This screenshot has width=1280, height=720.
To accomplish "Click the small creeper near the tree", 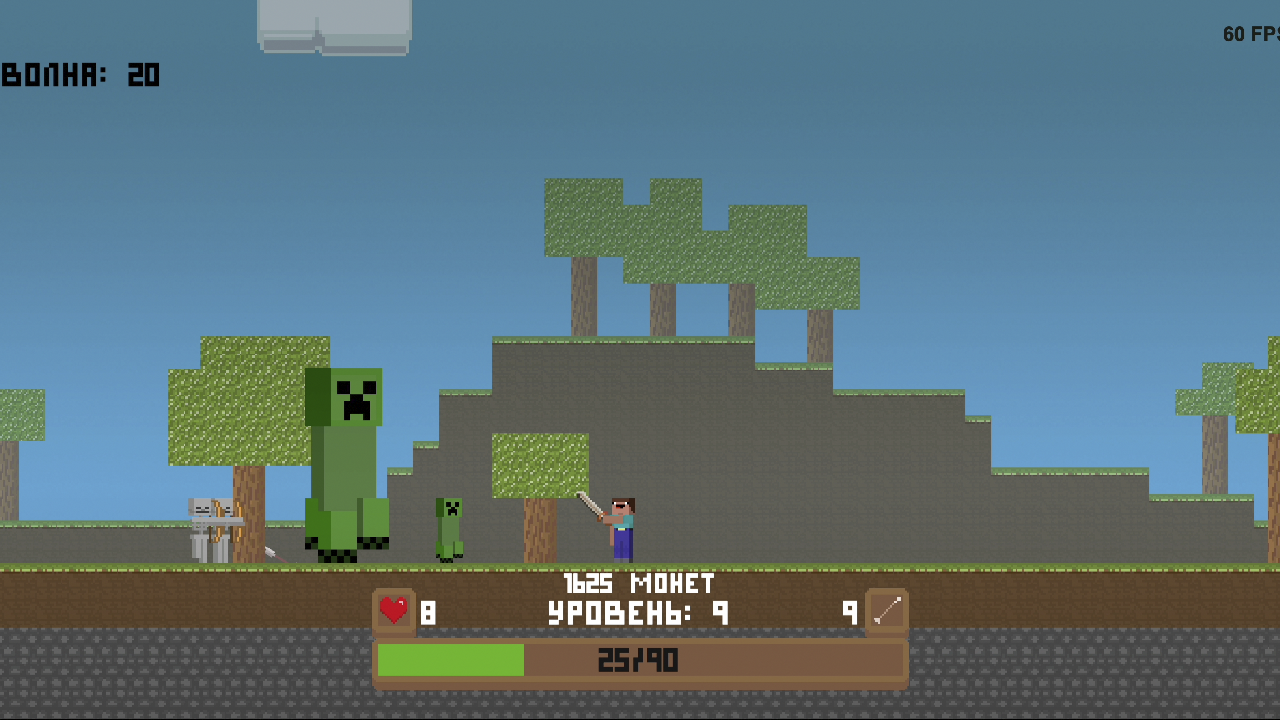I will 450,525.
